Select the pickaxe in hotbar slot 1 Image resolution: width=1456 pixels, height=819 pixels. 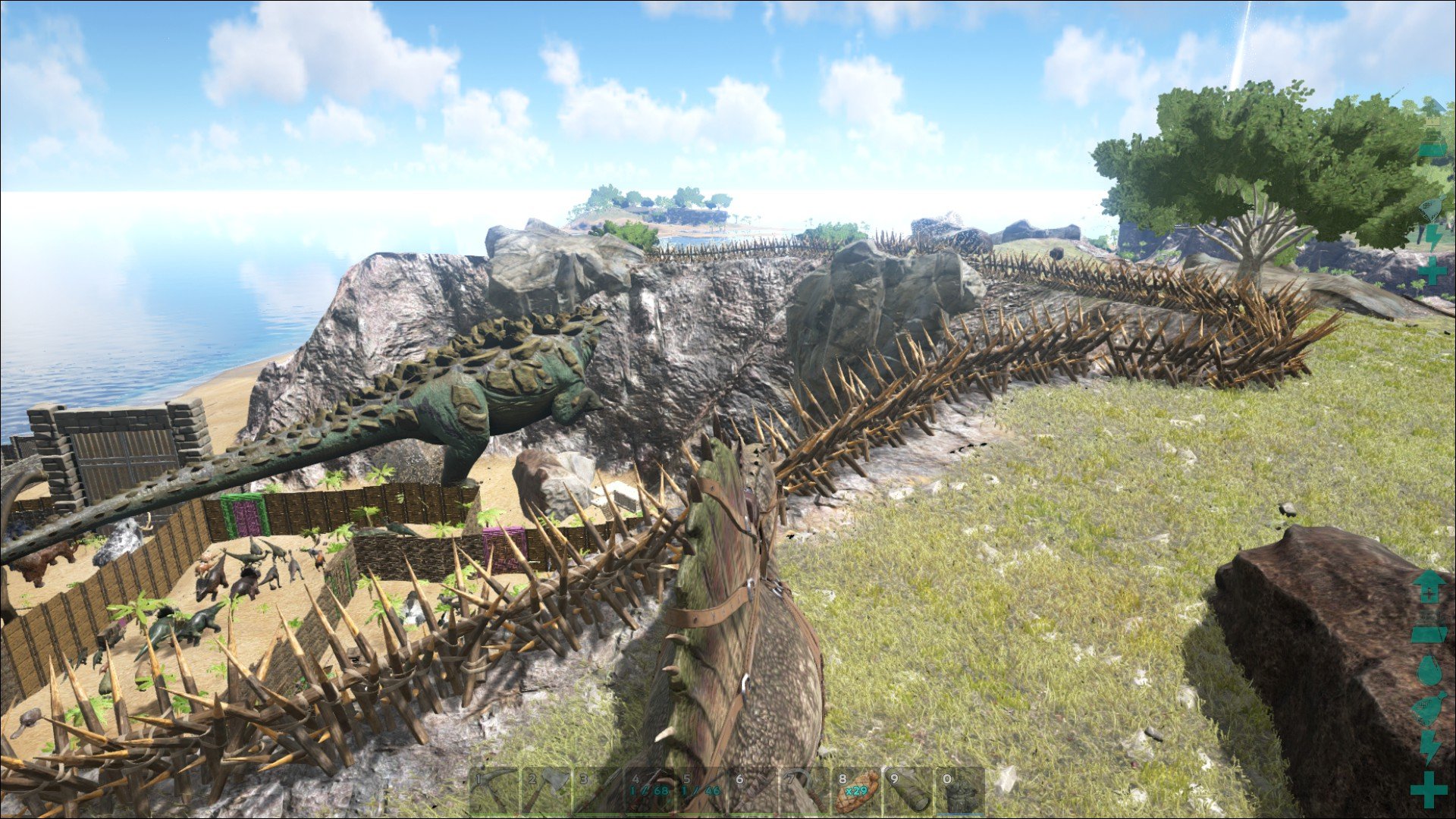coord(494,791)
